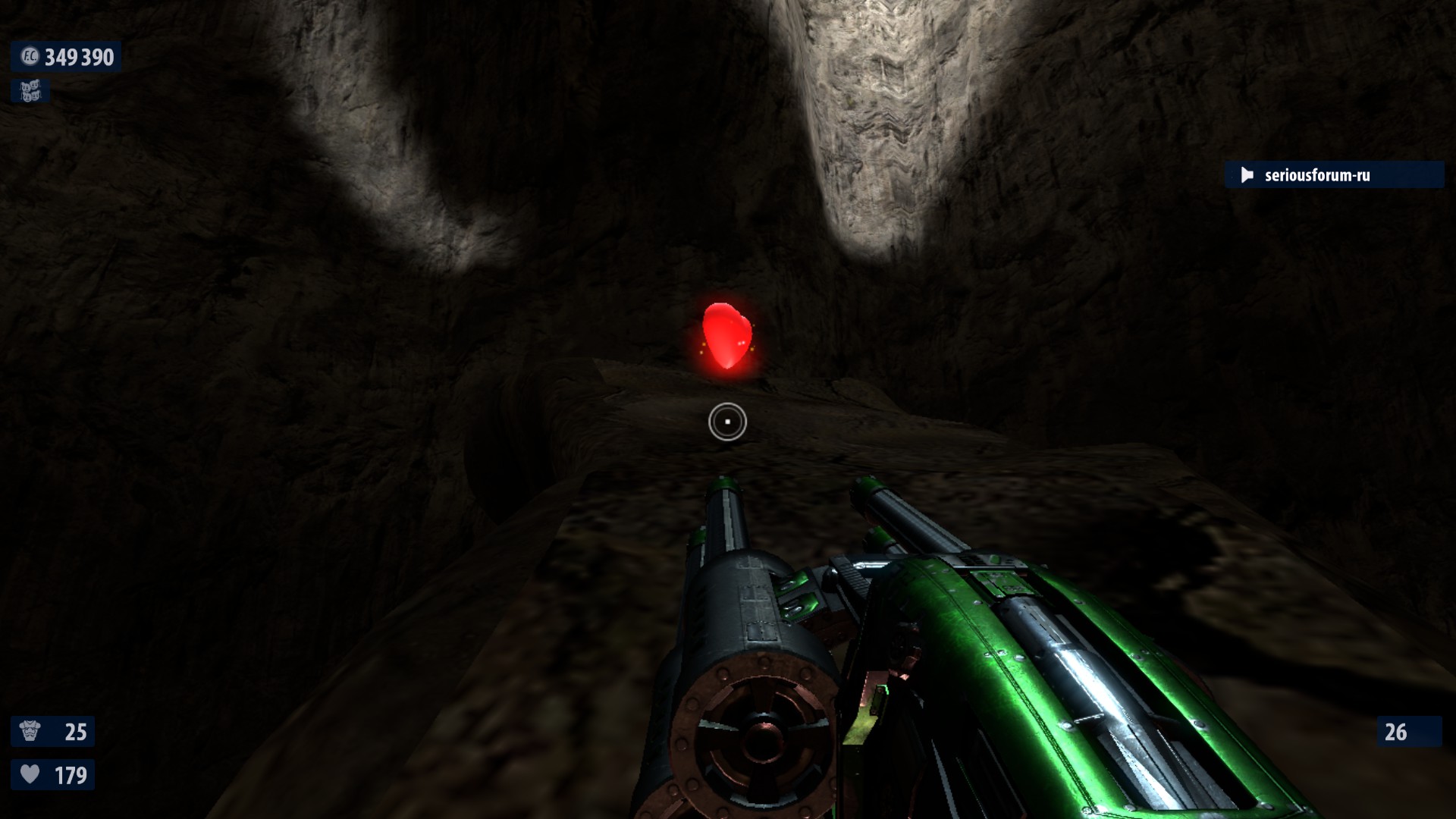This screenshot has height=819, width=1456.
Task: Click the heart health icon
Action: click(x=30, y=774)
